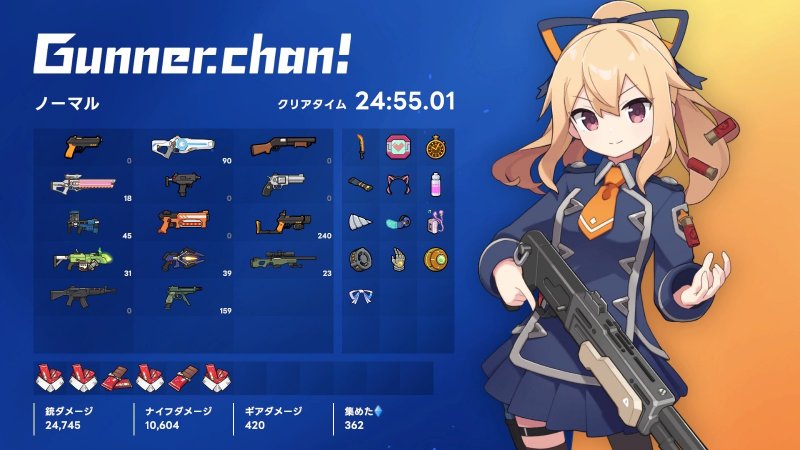Click the black submachine gun icon

(183, 183)
